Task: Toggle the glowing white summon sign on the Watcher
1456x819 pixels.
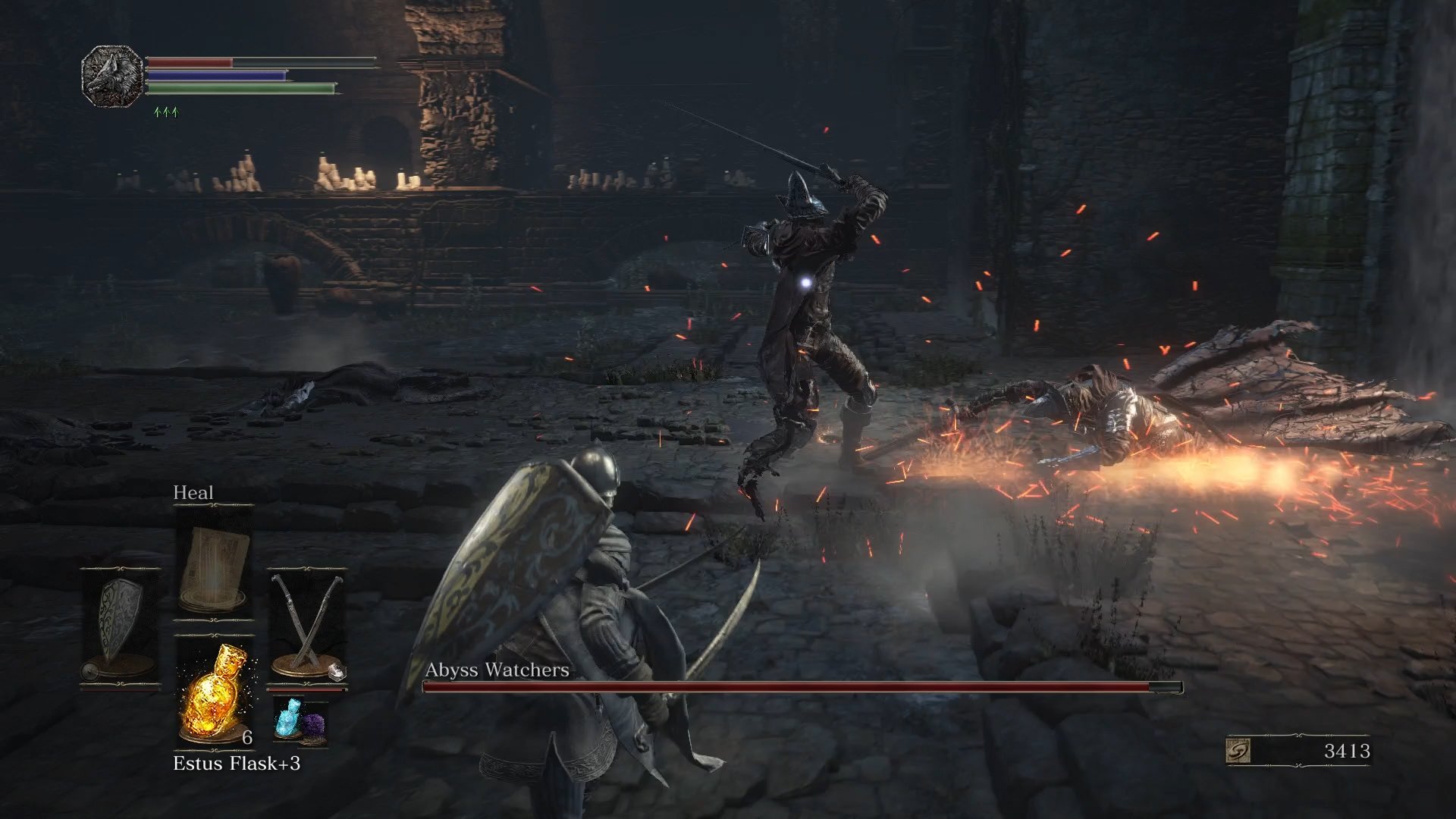Action: 807,284
